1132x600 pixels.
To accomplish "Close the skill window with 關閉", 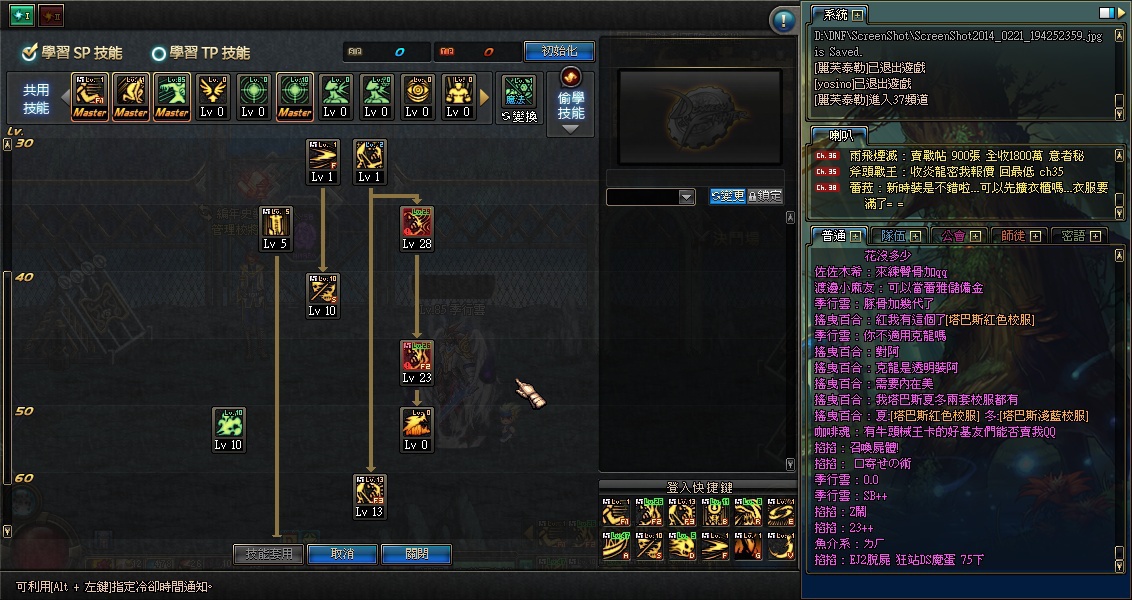I will click(x=416, y=554).
